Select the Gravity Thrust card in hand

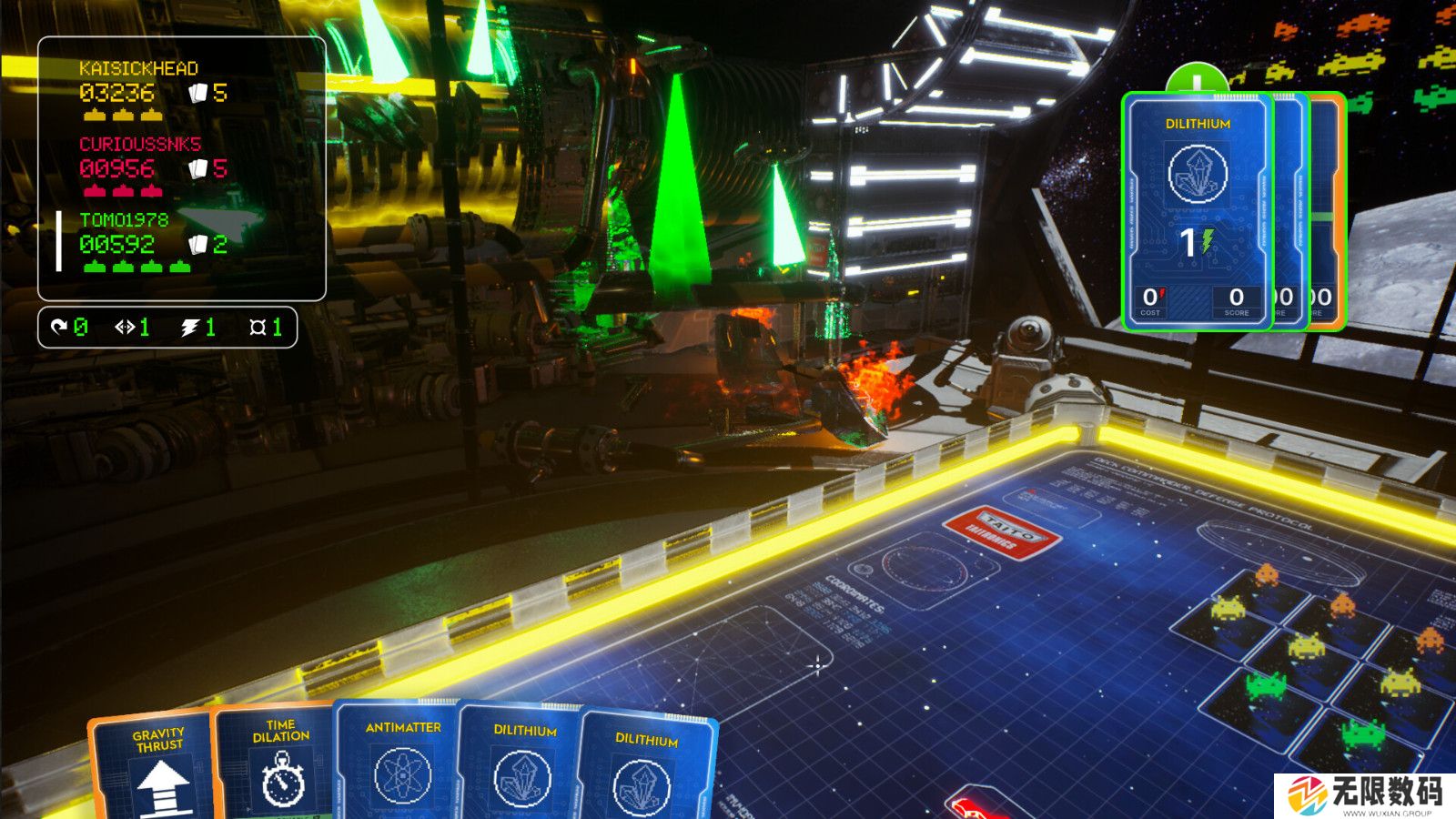(x=153, y=769)
